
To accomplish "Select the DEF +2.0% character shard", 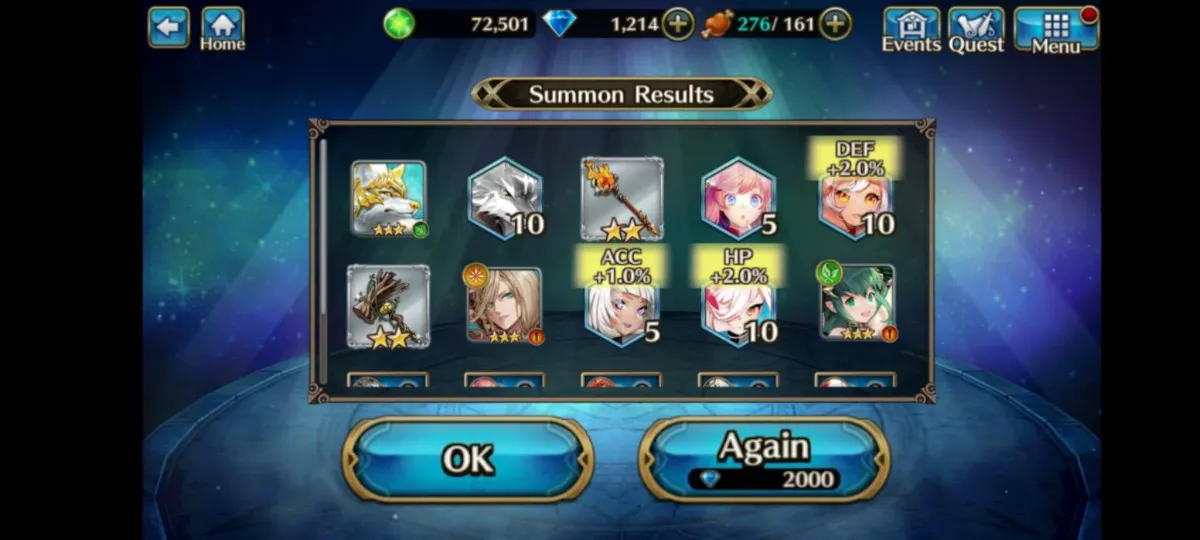I will pyautogui.click(x=855, y=200).
